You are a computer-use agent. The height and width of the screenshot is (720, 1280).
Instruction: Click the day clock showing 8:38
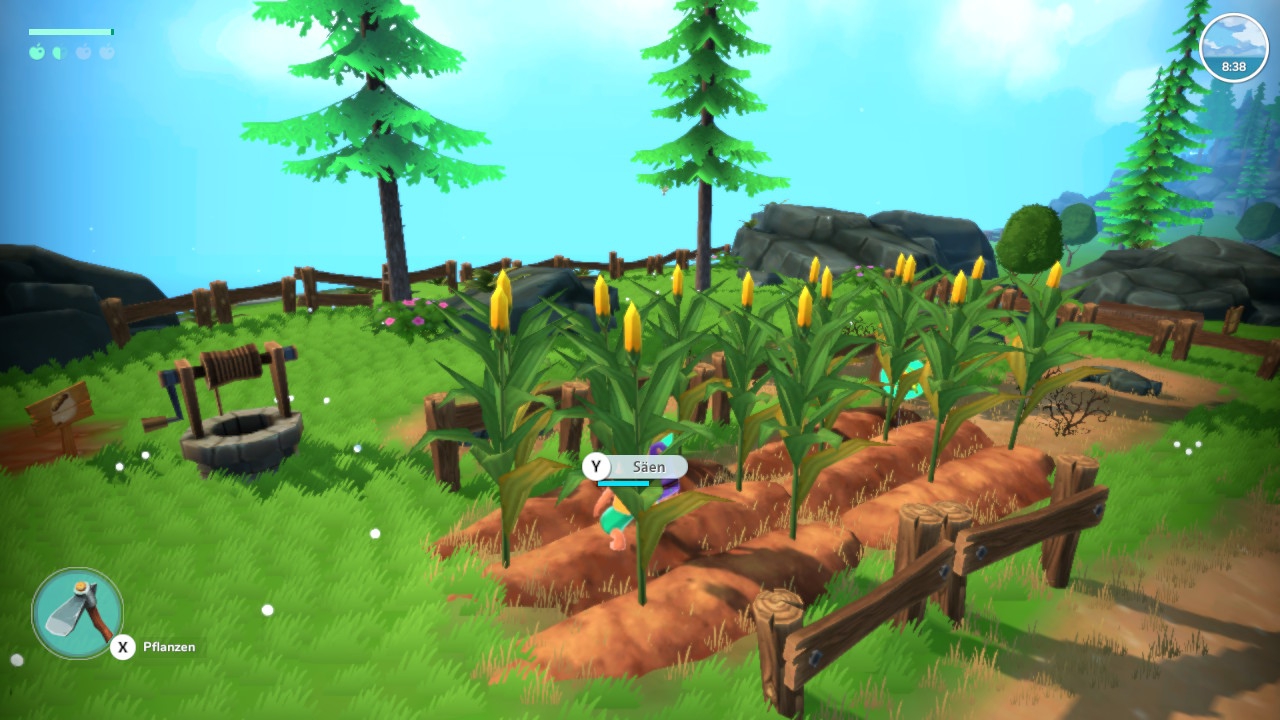[1233, 48]
